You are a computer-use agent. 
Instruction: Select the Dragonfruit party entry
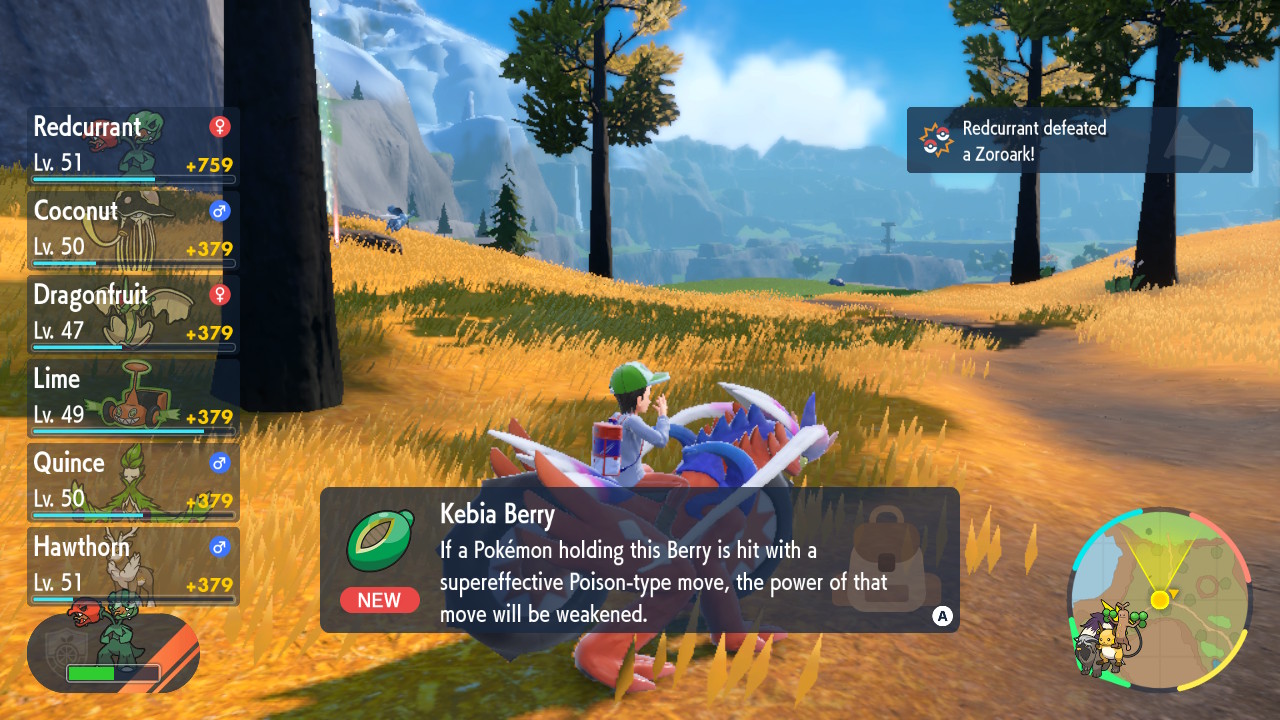(x=133, y=314)
